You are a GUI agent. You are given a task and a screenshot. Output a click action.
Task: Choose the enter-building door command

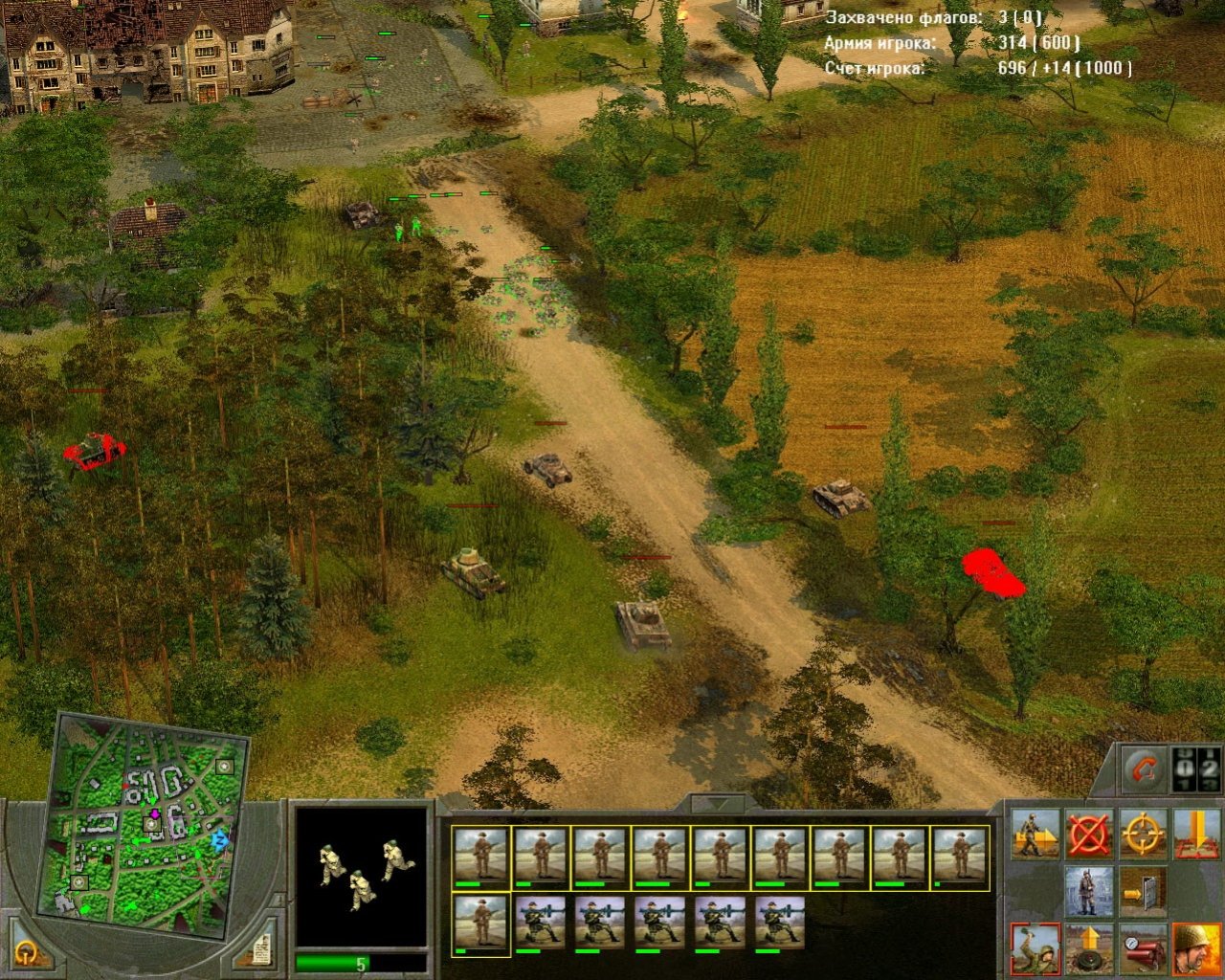pos(1143,892)
